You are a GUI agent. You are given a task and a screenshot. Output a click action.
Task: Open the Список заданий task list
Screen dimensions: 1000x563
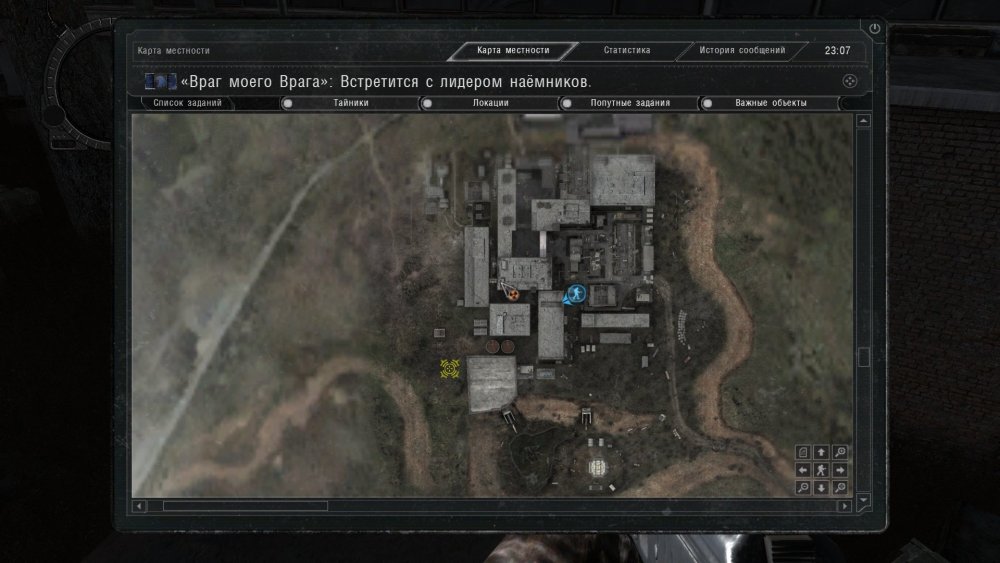[x=188, y=102]
